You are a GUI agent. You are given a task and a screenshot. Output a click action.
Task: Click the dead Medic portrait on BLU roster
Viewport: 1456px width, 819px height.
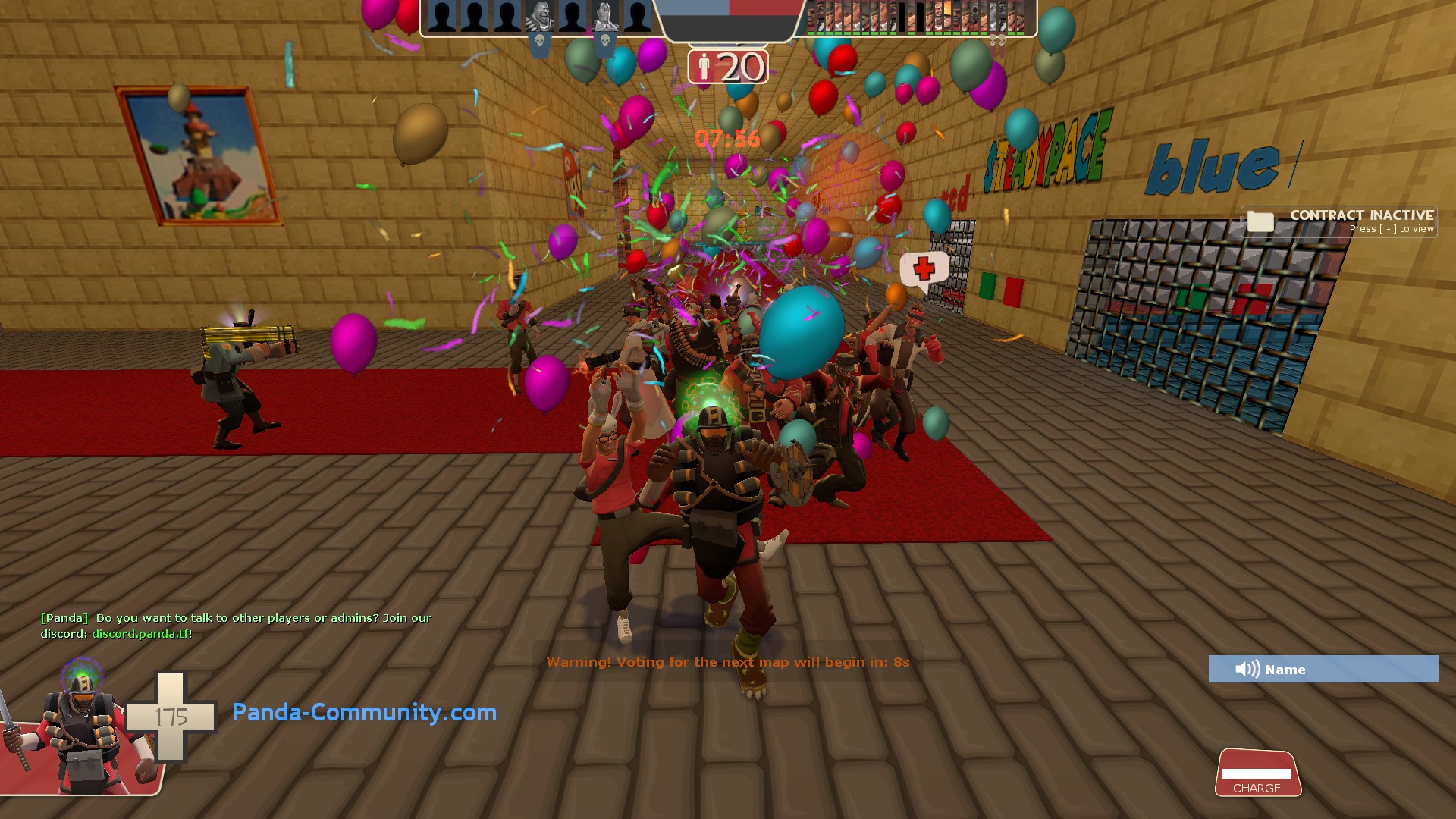point(604,17)
